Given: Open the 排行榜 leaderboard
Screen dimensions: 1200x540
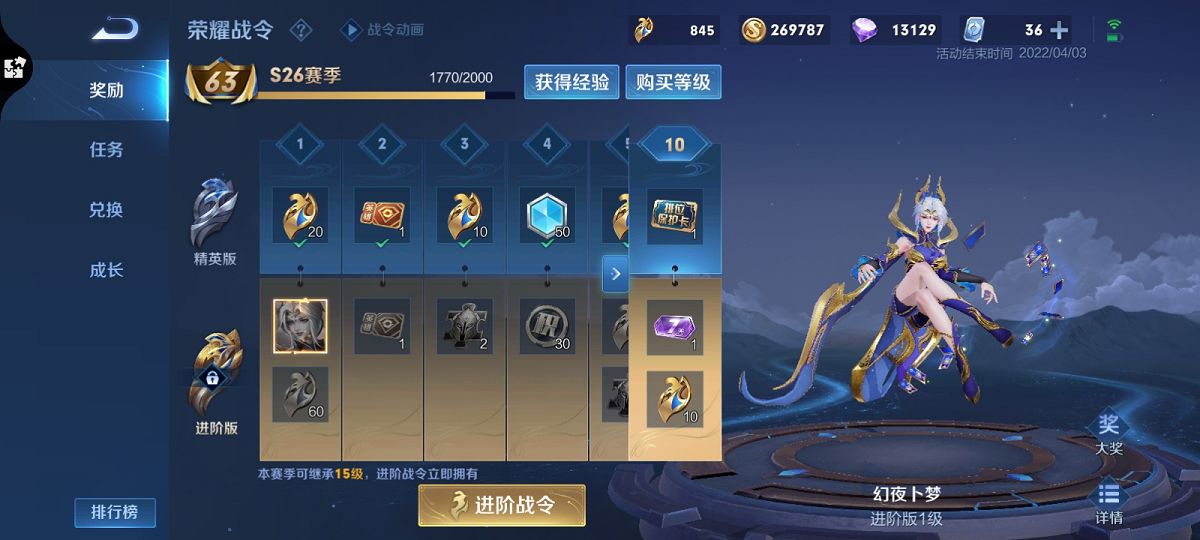Looking at the screenshot, I should tap(114, 513).
